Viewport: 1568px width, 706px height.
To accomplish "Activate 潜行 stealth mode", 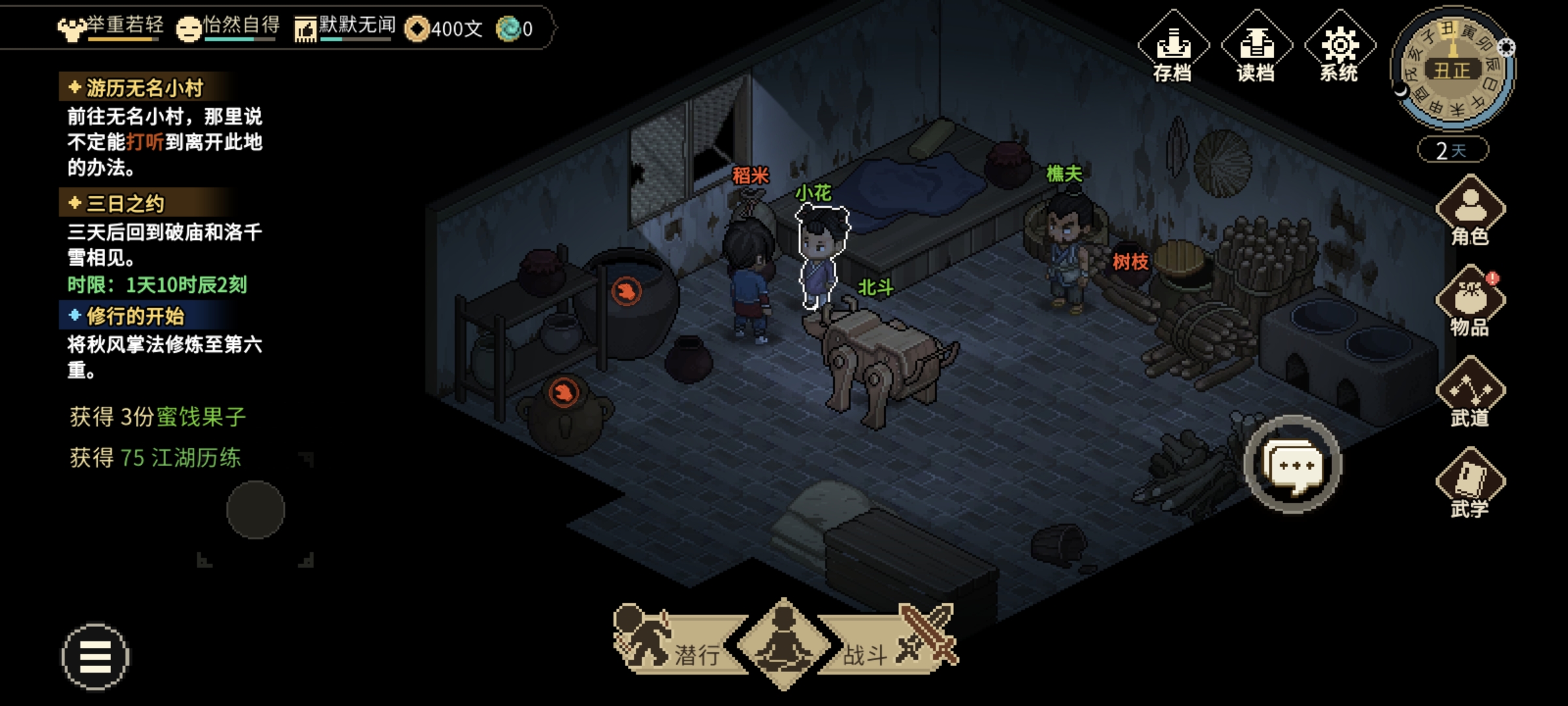I will (x=673, y=644).
